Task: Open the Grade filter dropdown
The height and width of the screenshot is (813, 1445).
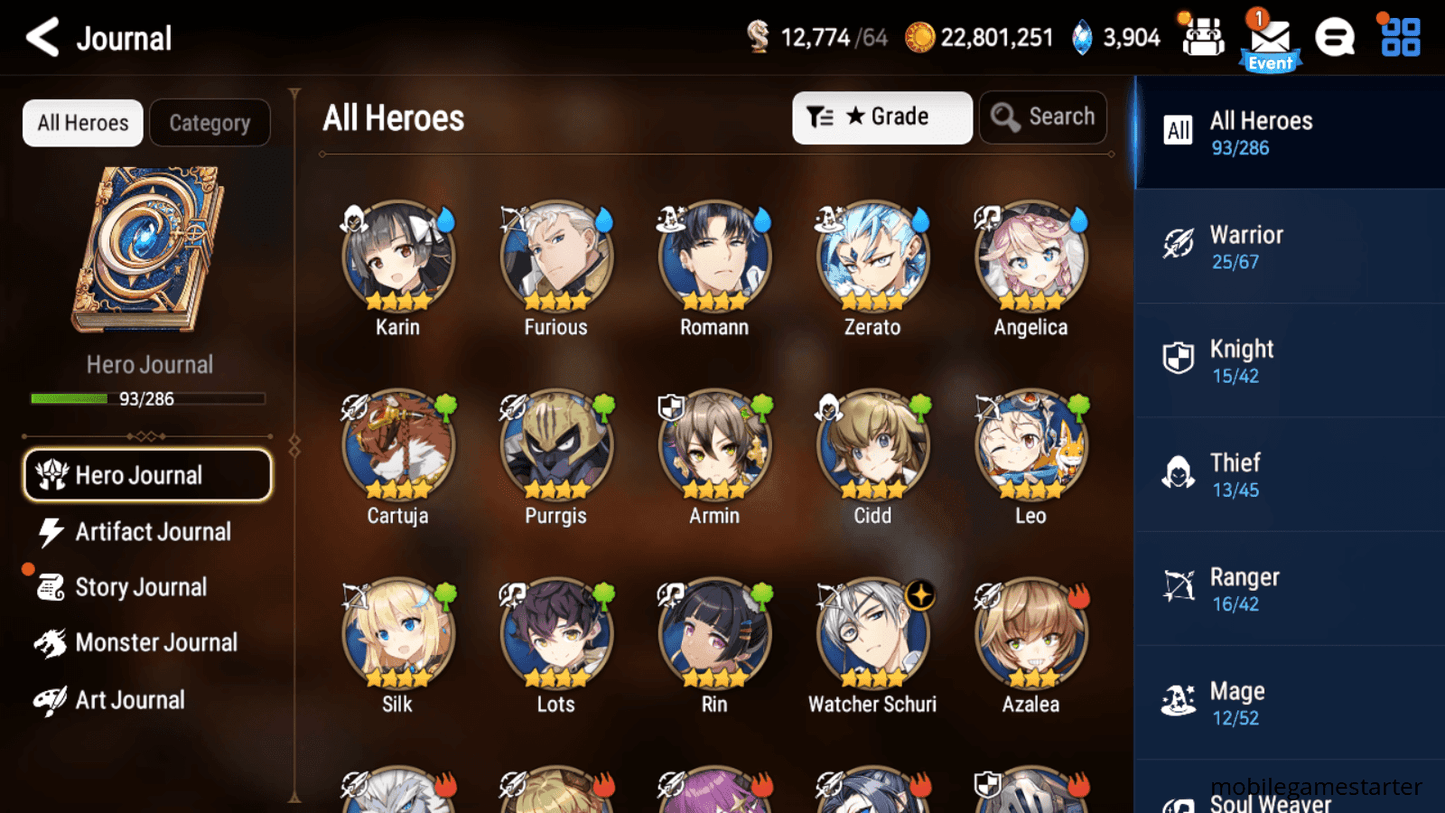Action: (x=882, y=117)
